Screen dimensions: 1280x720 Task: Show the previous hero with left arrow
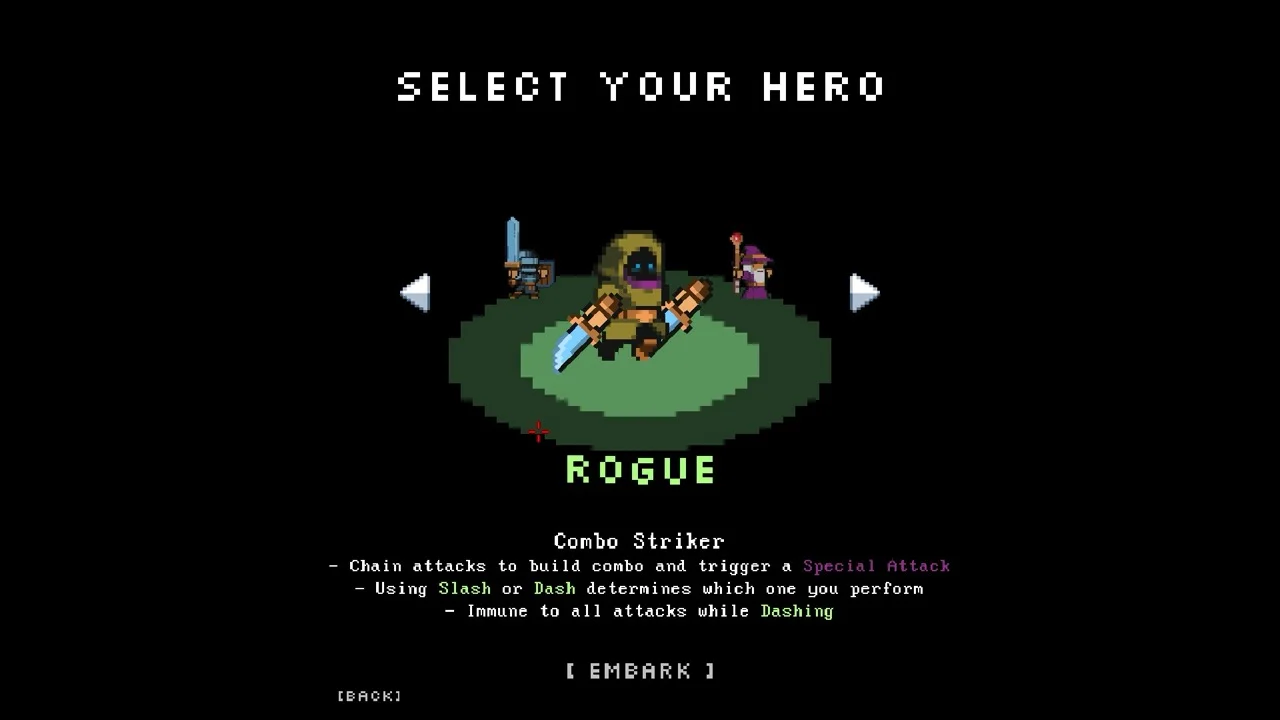[415, 292]
